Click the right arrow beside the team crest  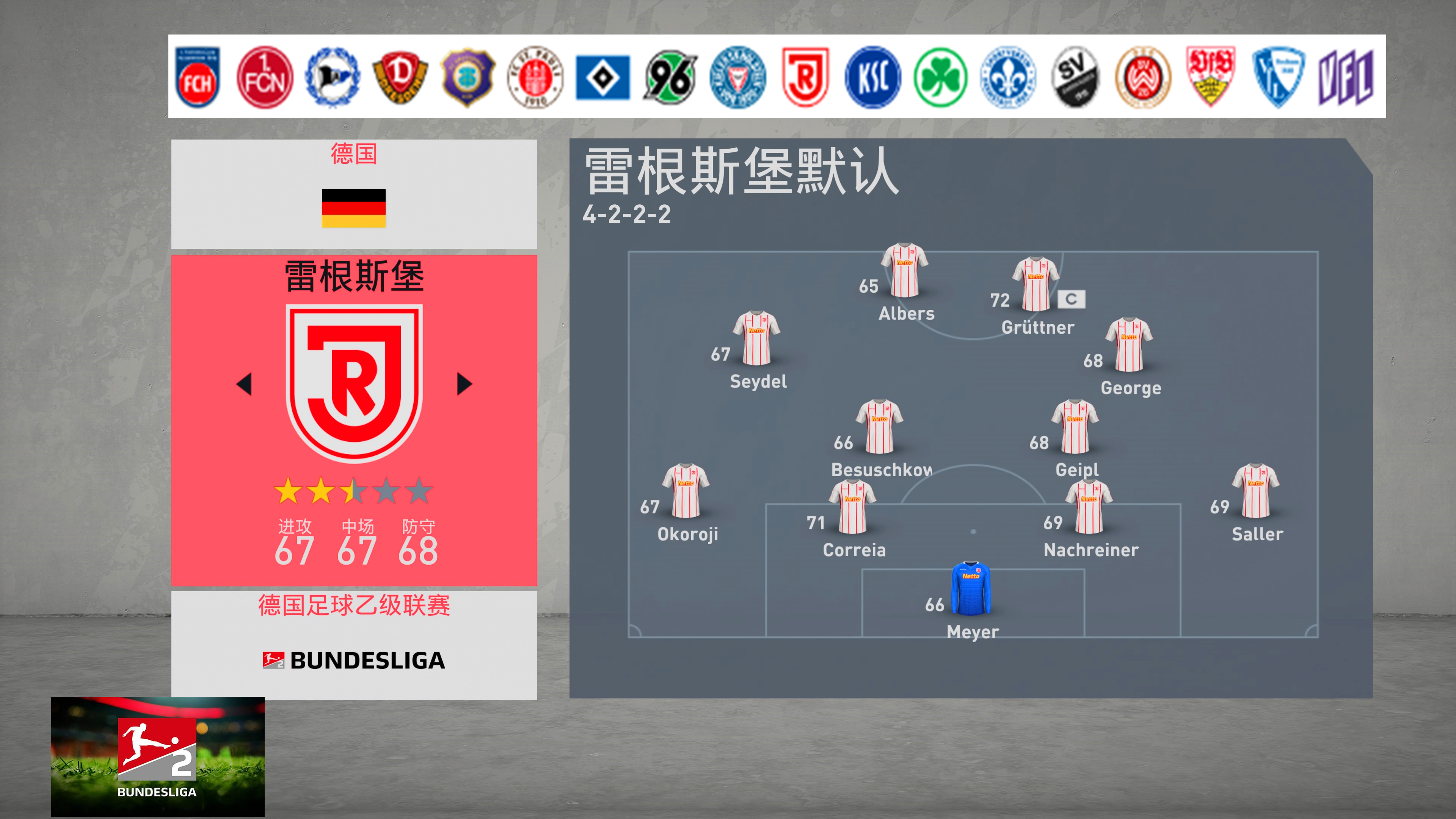[x=464, y=384]
